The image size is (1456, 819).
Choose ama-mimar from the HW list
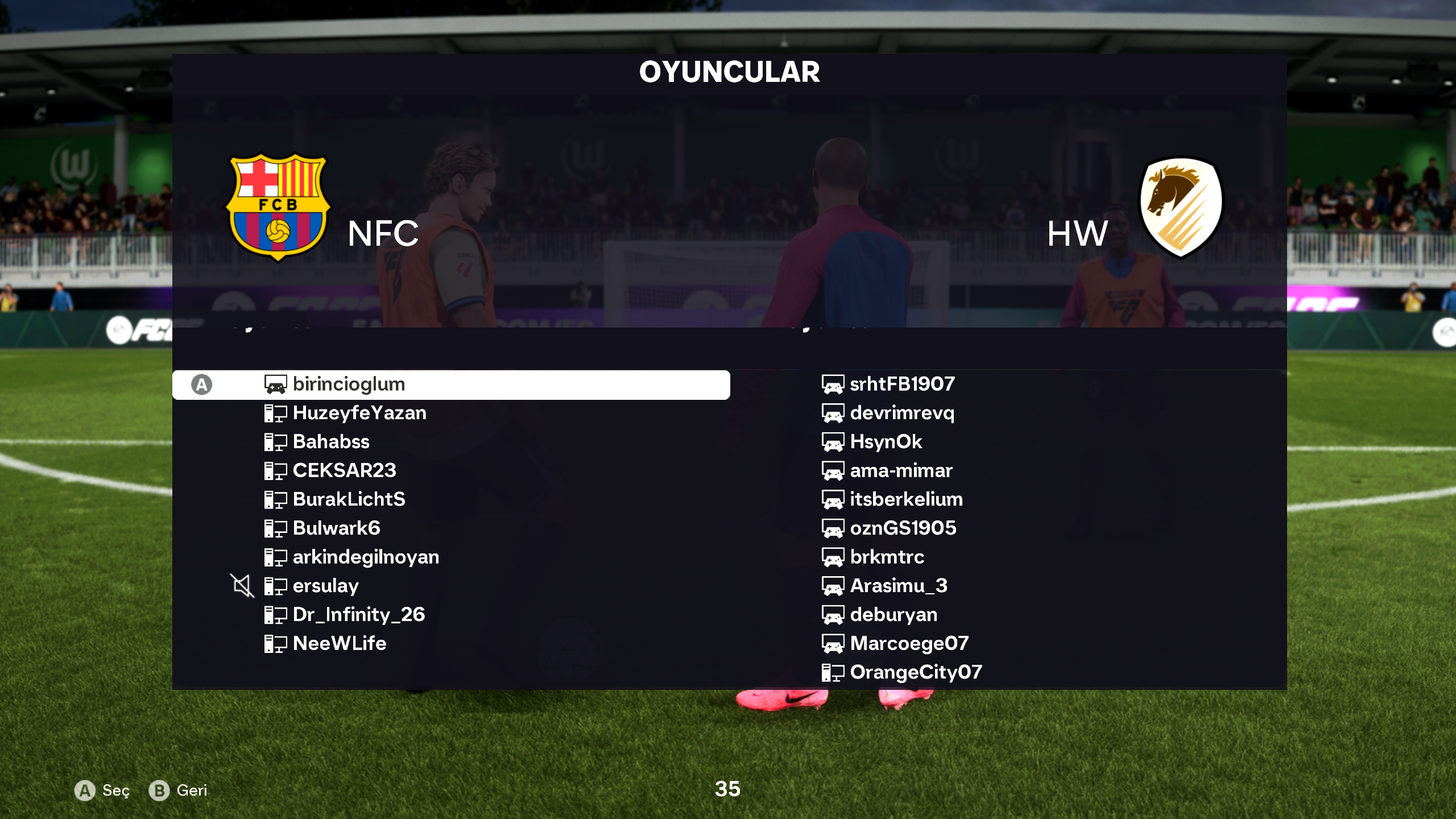click(x=901, y=470)
